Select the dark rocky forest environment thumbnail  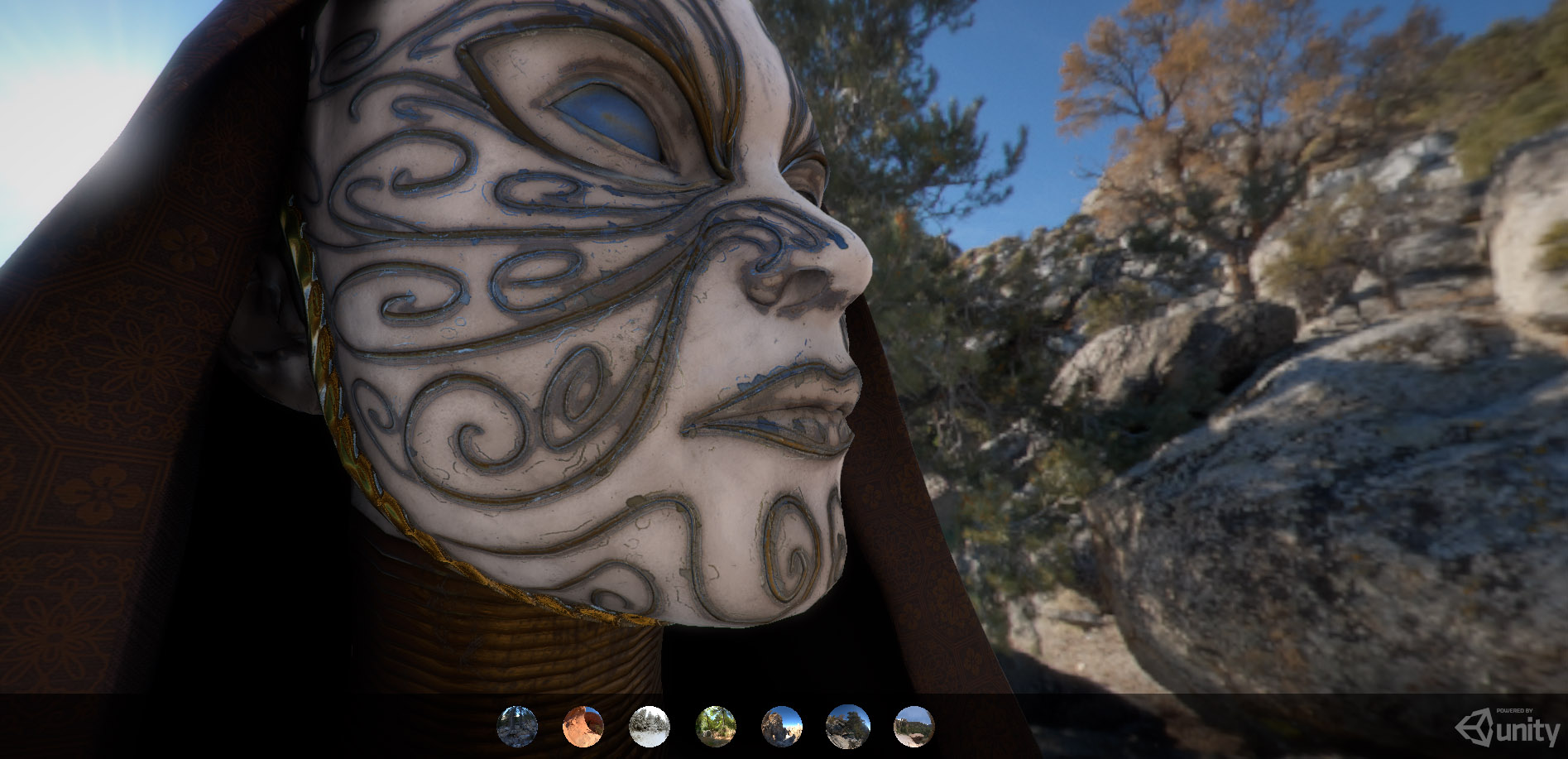pyautogui.click(x=517, y=727)
